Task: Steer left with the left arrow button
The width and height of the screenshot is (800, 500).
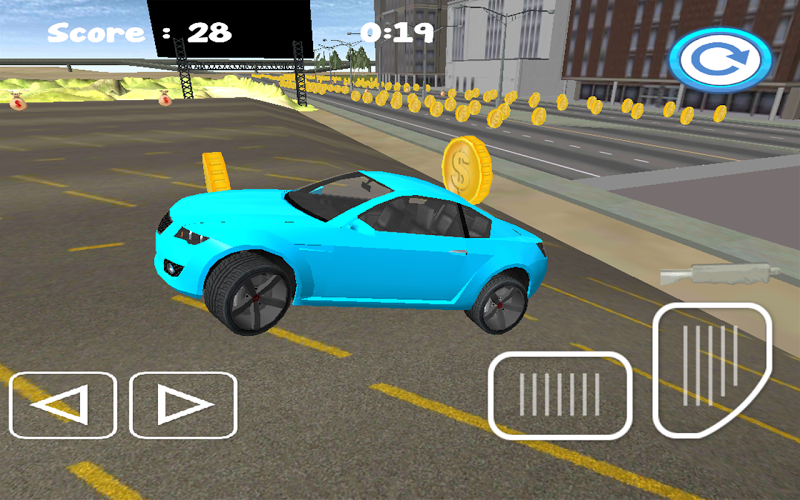Action: point(63,405)
